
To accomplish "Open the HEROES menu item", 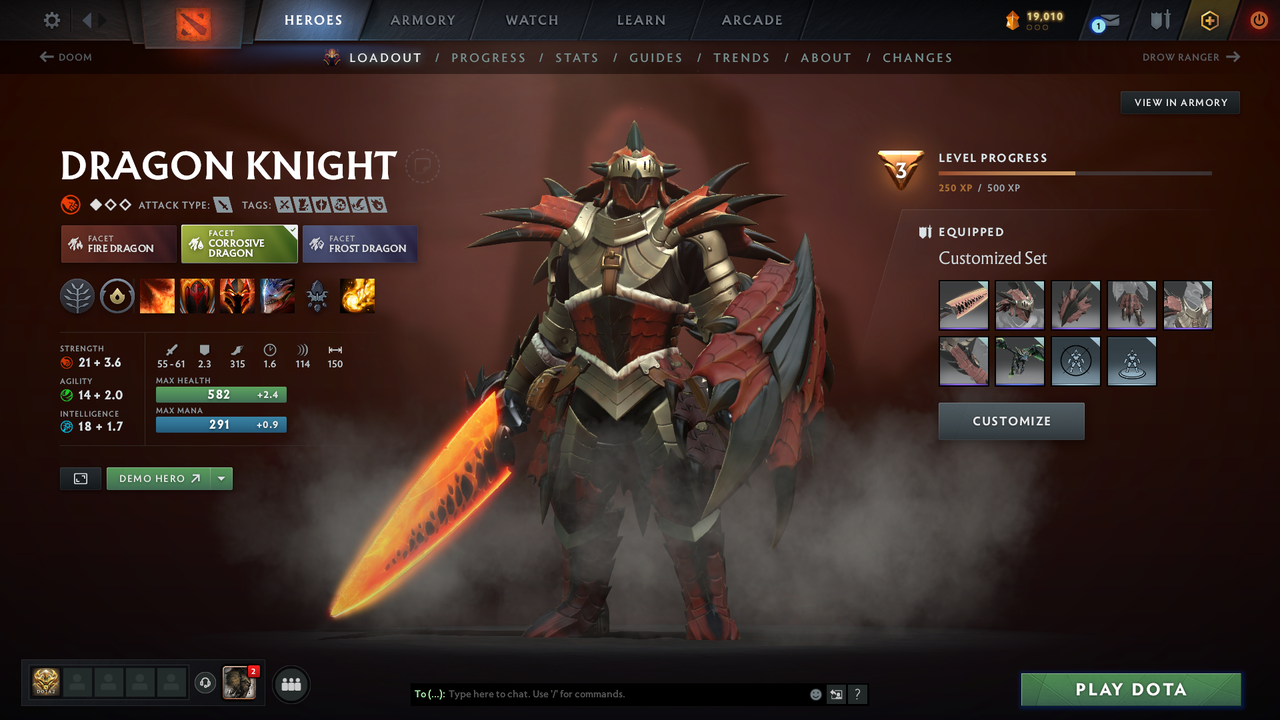I will coord(313,19).
